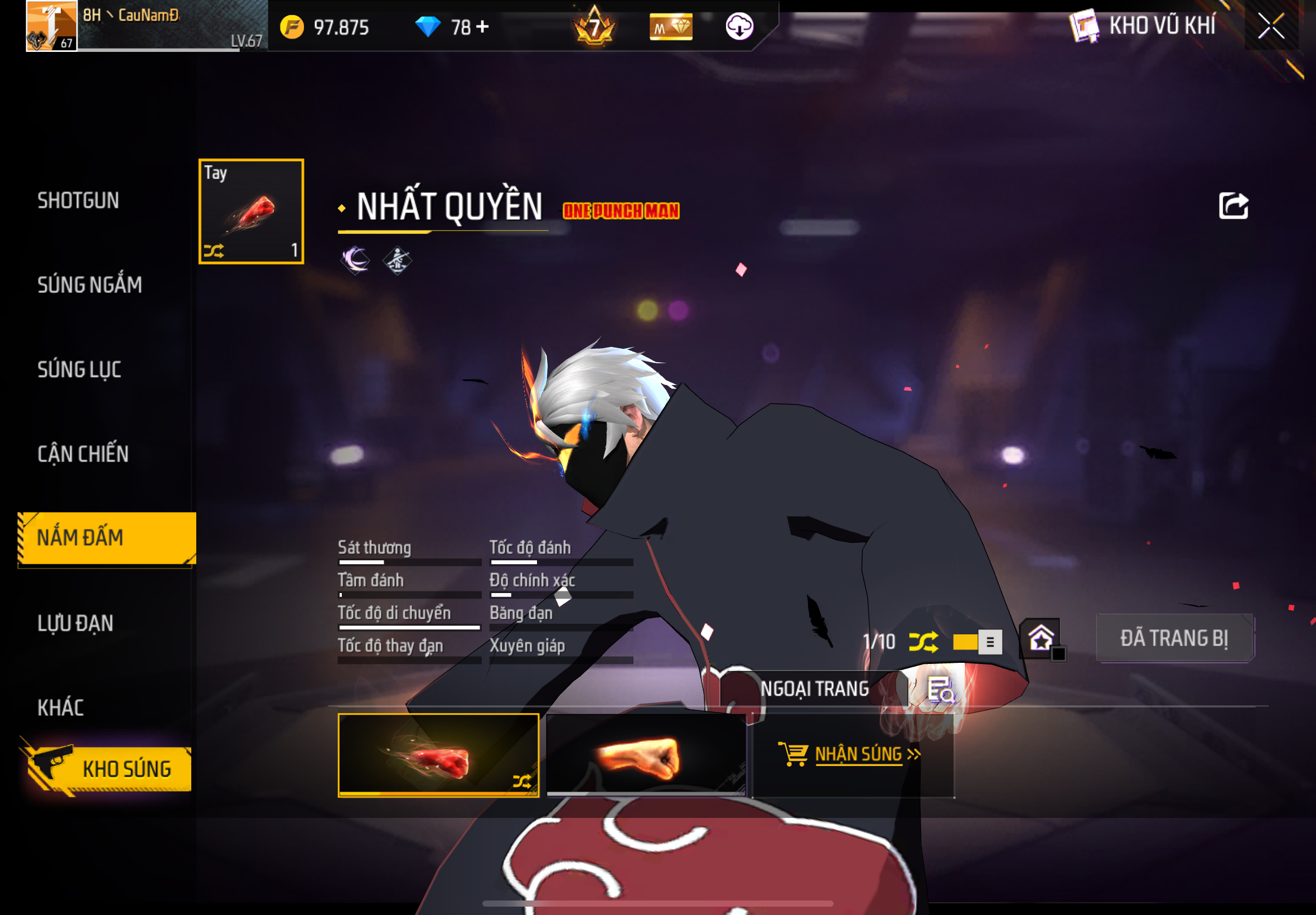Add diamonds with the plus button

[482, 26]
